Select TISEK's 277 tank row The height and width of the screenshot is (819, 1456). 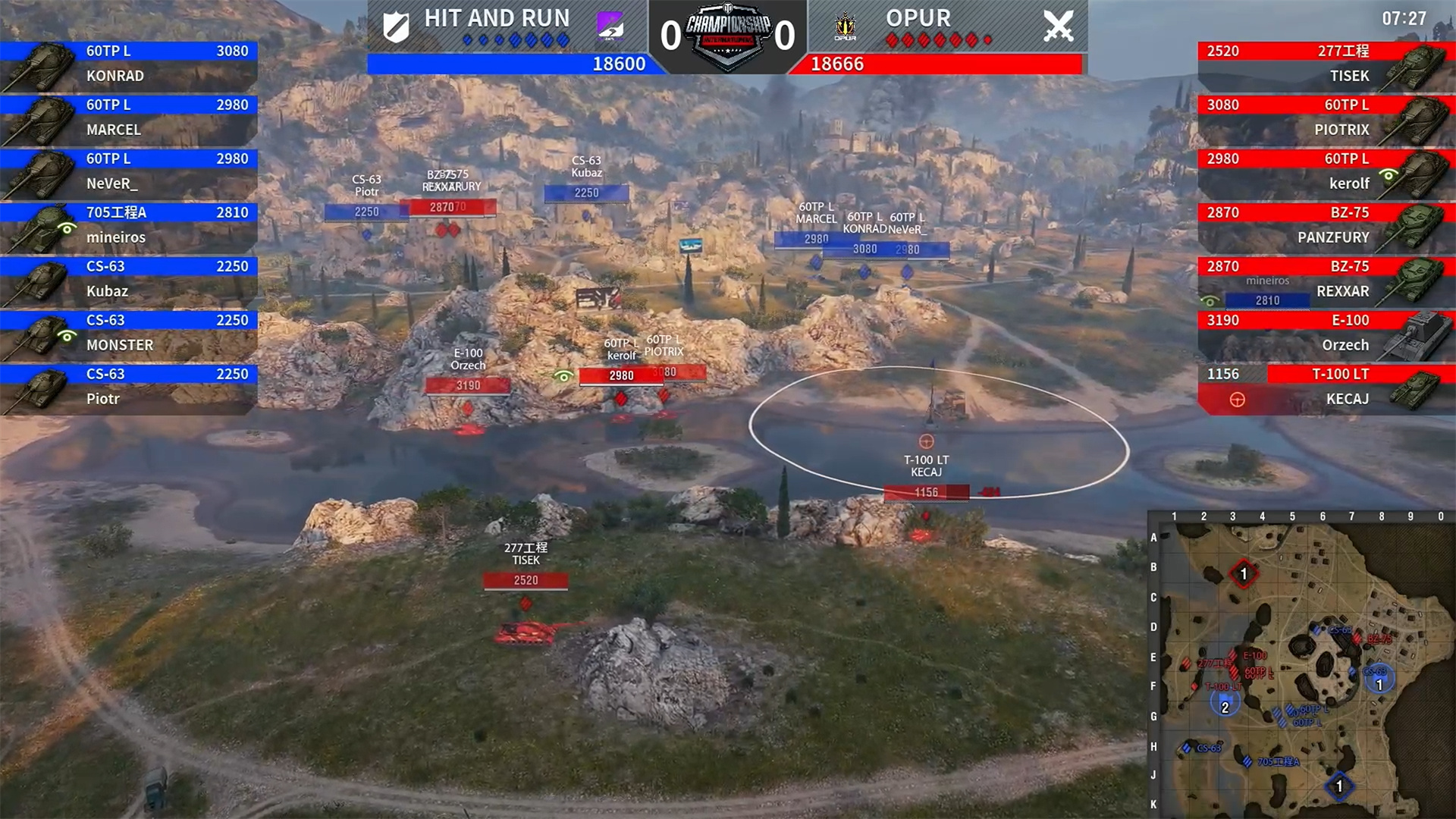pos(1326,64)
